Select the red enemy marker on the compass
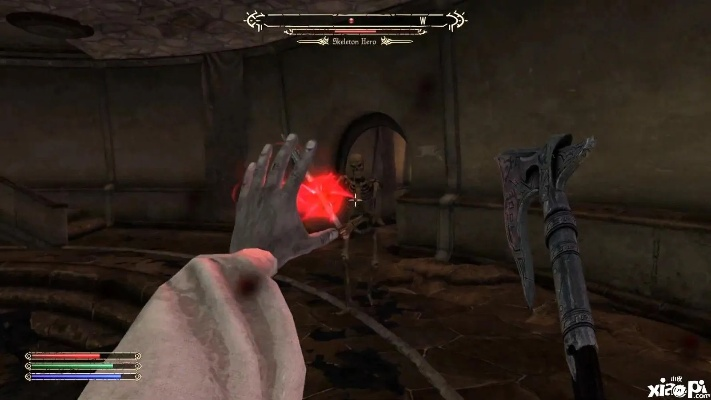Screen dimensions: 711x400 (351, 19)
